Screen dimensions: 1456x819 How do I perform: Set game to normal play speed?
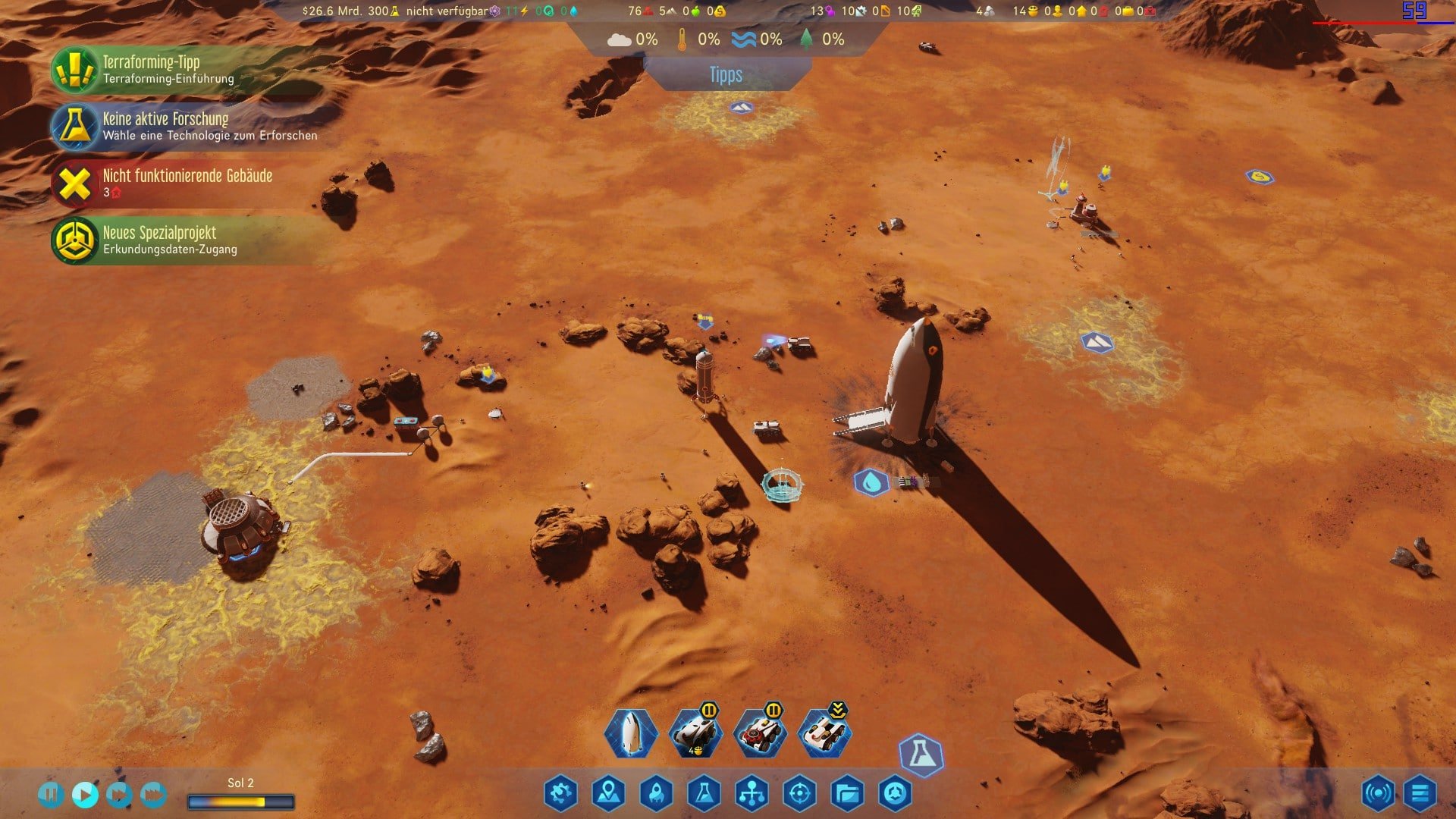(x=85, y=794)
